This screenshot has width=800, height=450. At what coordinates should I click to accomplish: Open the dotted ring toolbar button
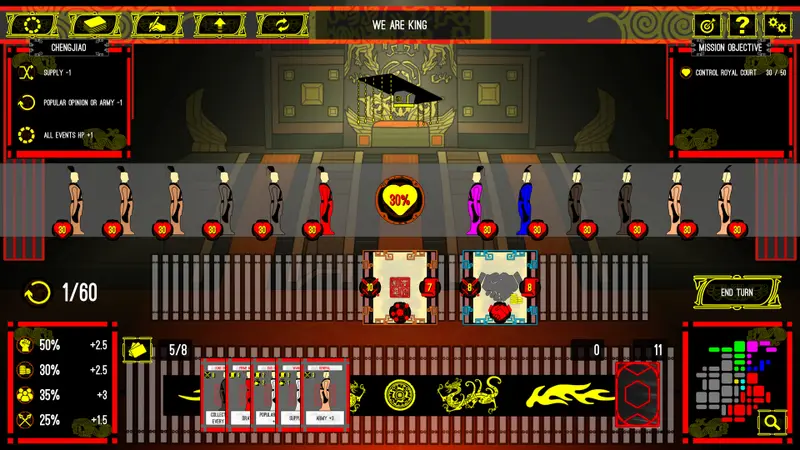[33, 24]
